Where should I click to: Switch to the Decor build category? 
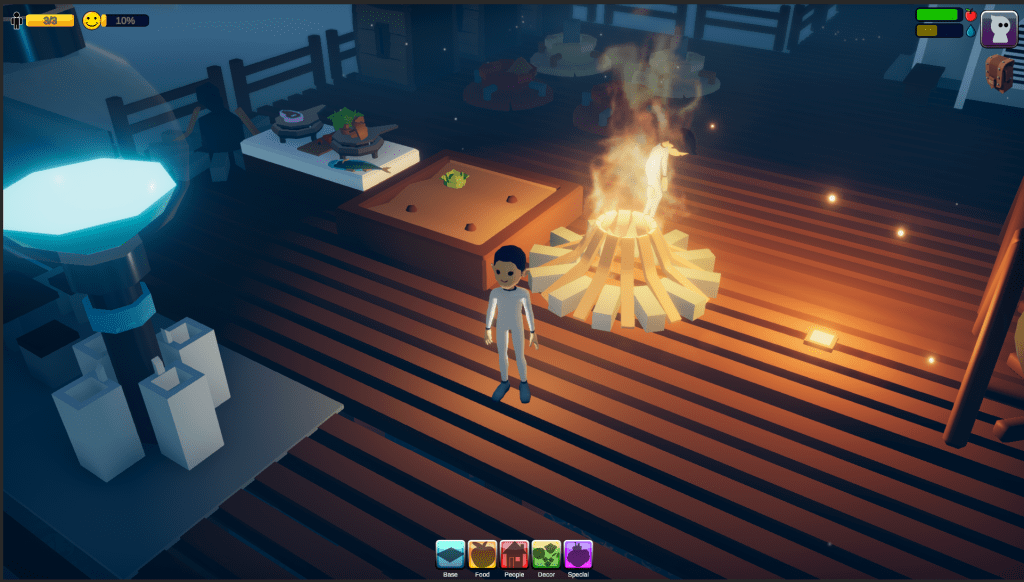pyautogui.click(x=546, y=554)
